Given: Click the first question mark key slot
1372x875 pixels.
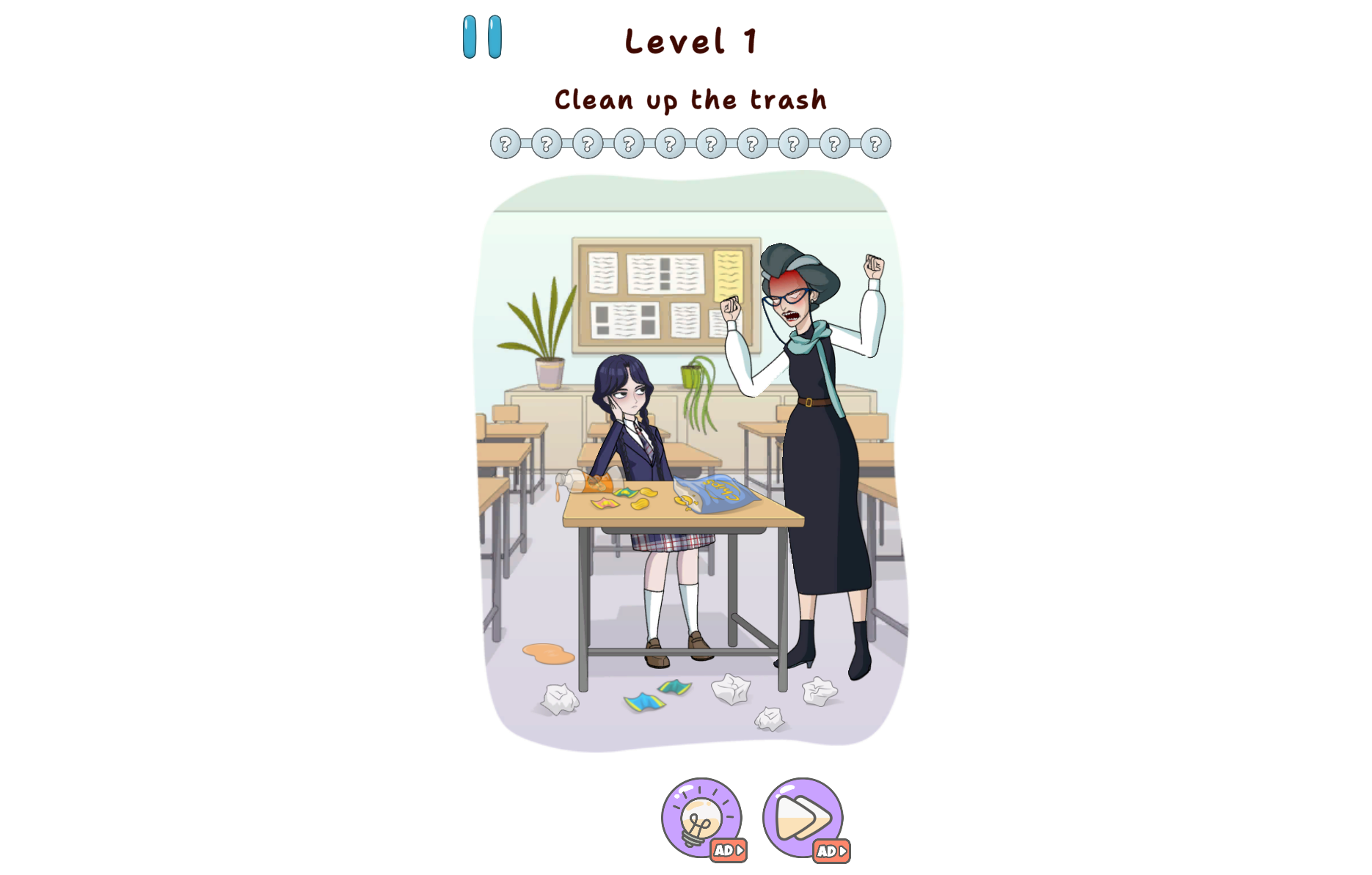Looking at the screenshot, I should [506, 144].
